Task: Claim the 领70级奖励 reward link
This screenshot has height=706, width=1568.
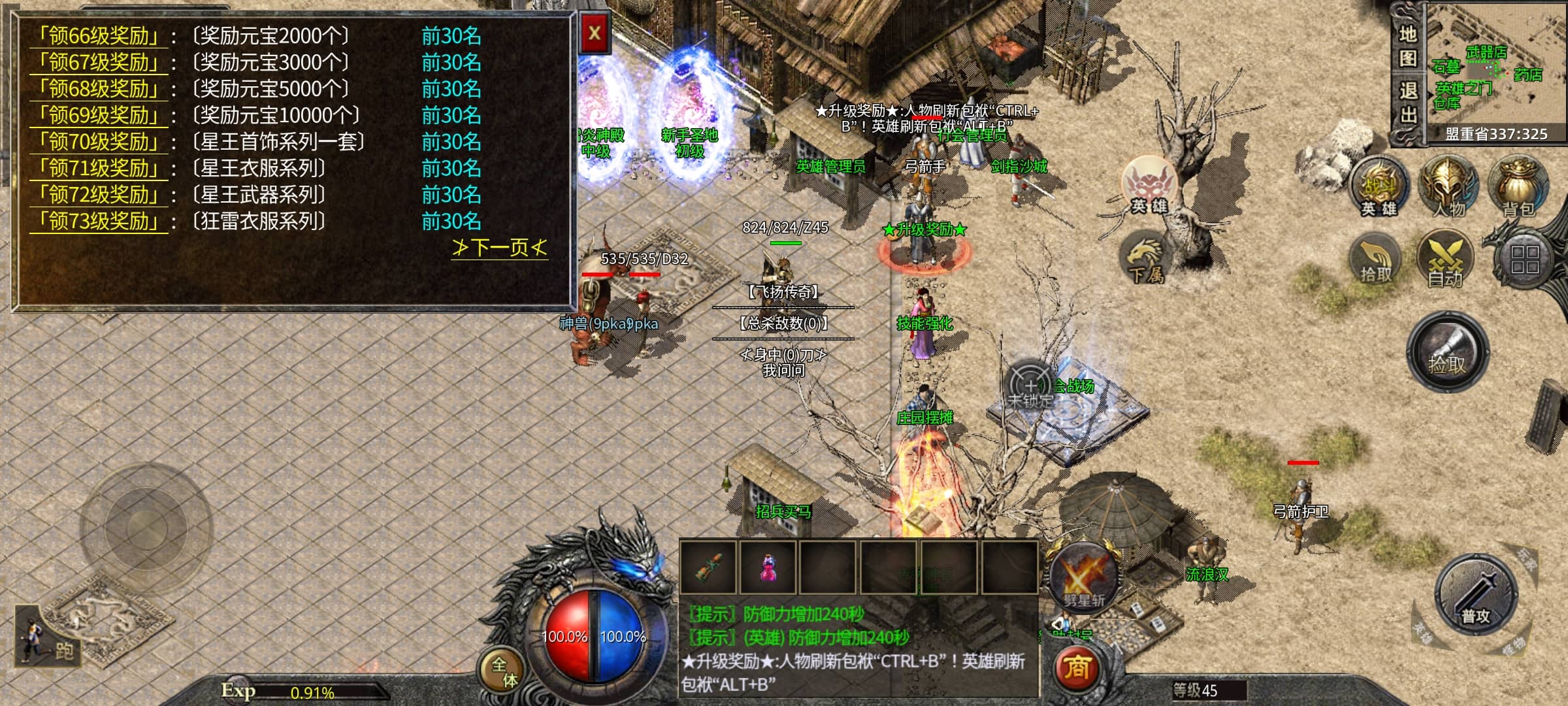Action: tap(99, 142)
